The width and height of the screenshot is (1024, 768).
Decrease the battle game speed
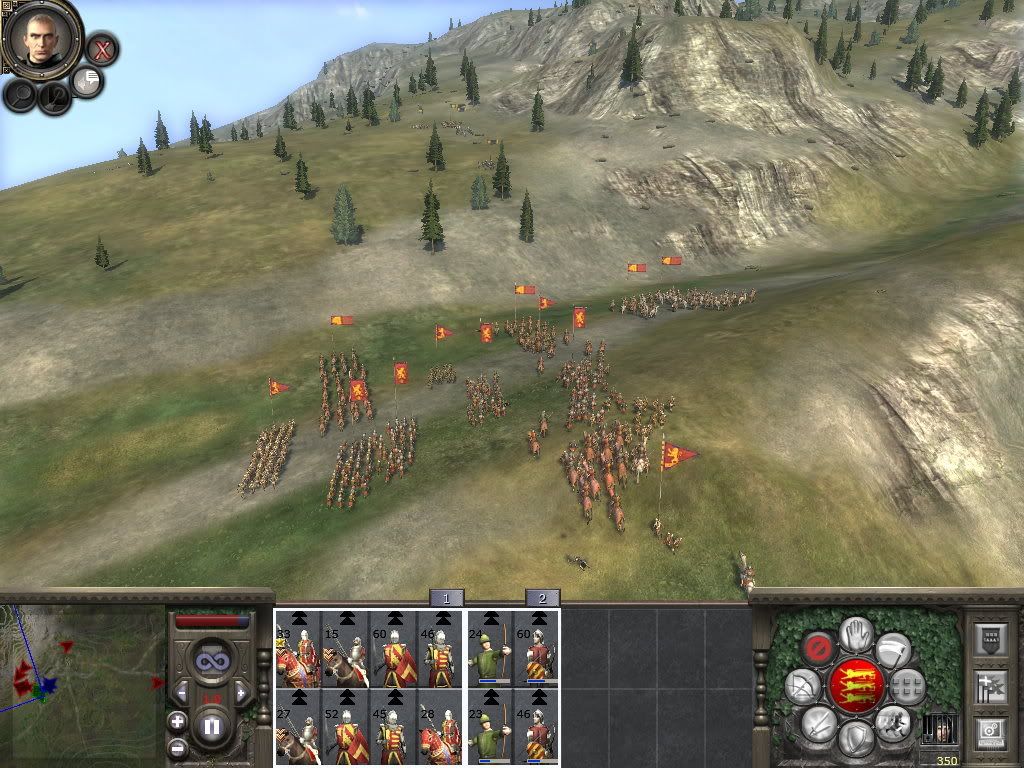coord(182,692)
